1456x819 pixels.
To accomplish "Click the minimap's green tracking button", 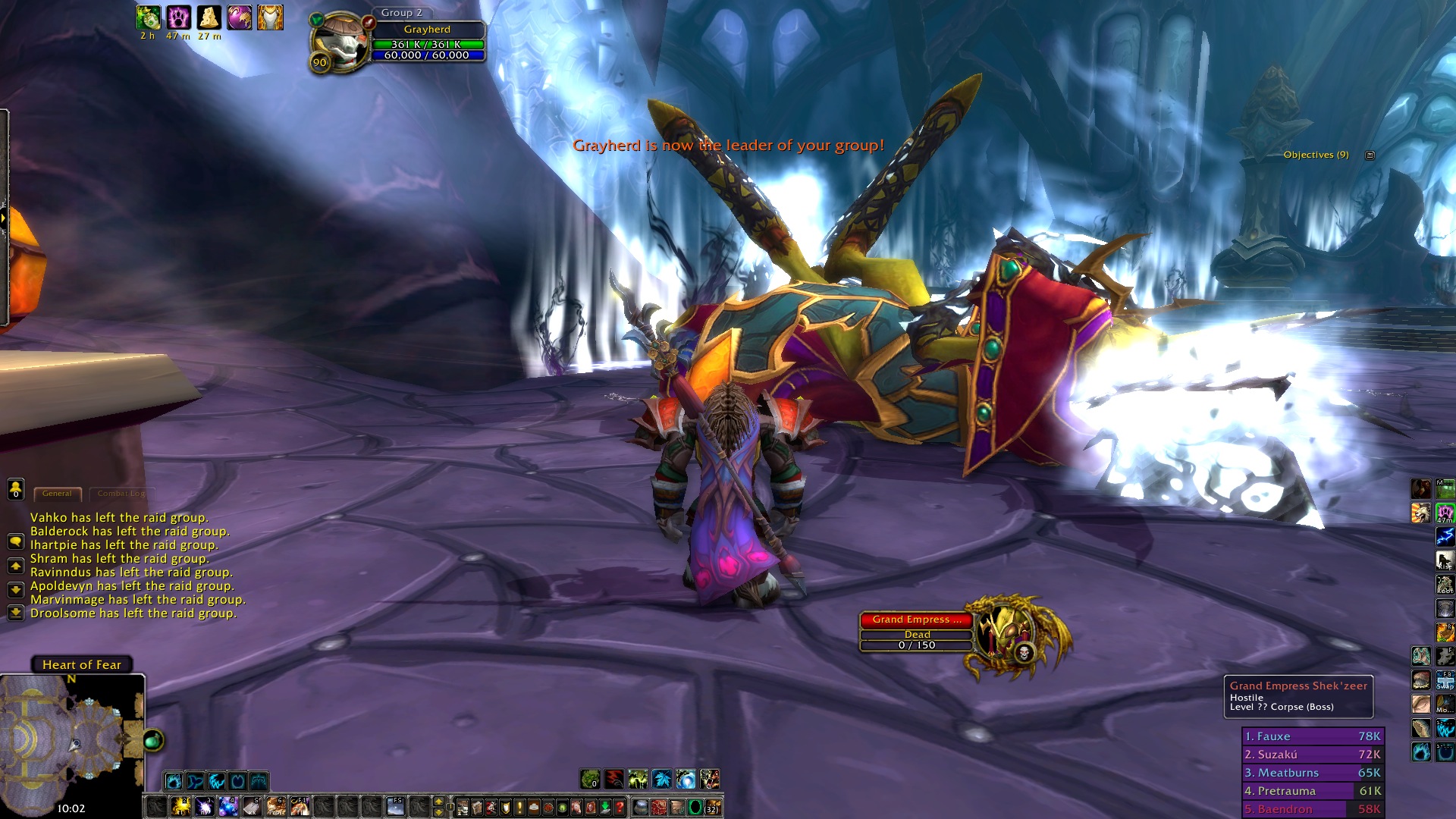I will click(152, 740).
